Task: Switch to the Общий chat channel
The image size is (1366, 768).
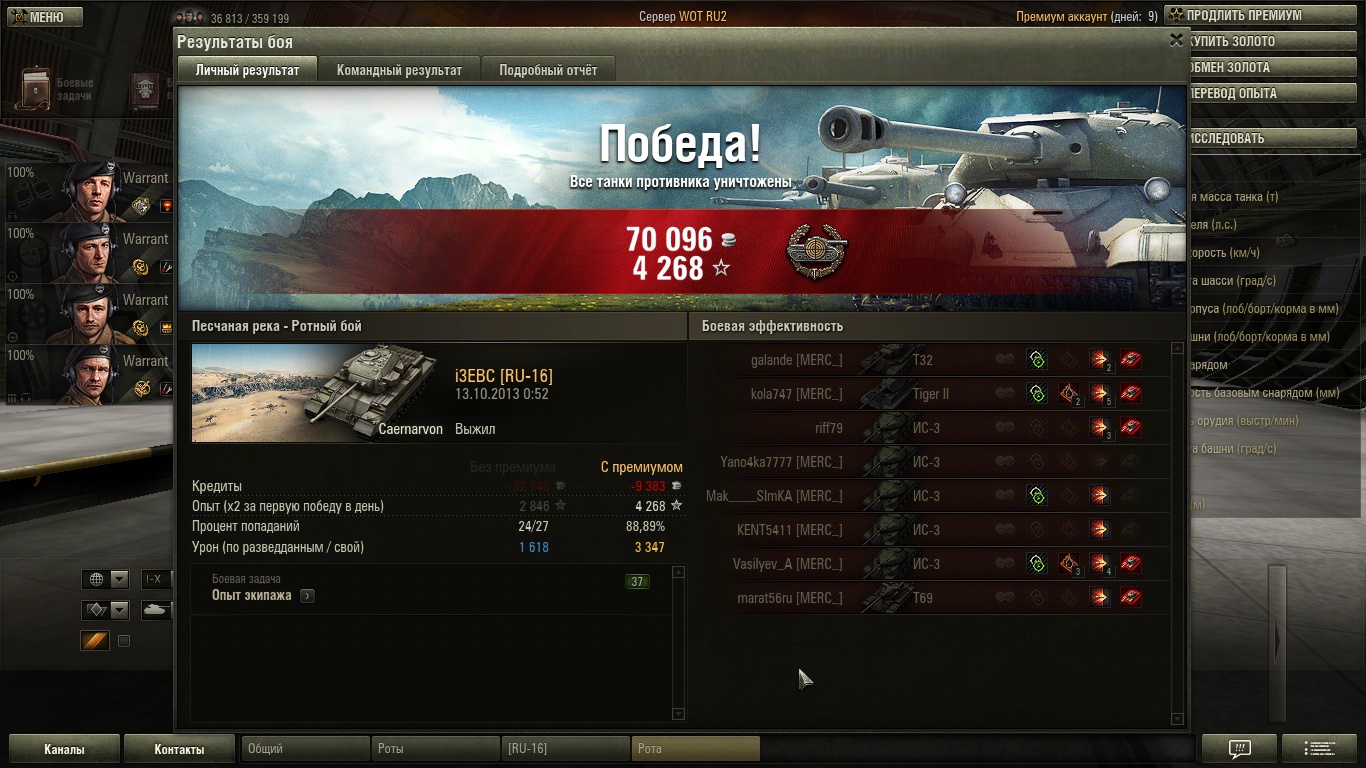Action: [305, 748]
